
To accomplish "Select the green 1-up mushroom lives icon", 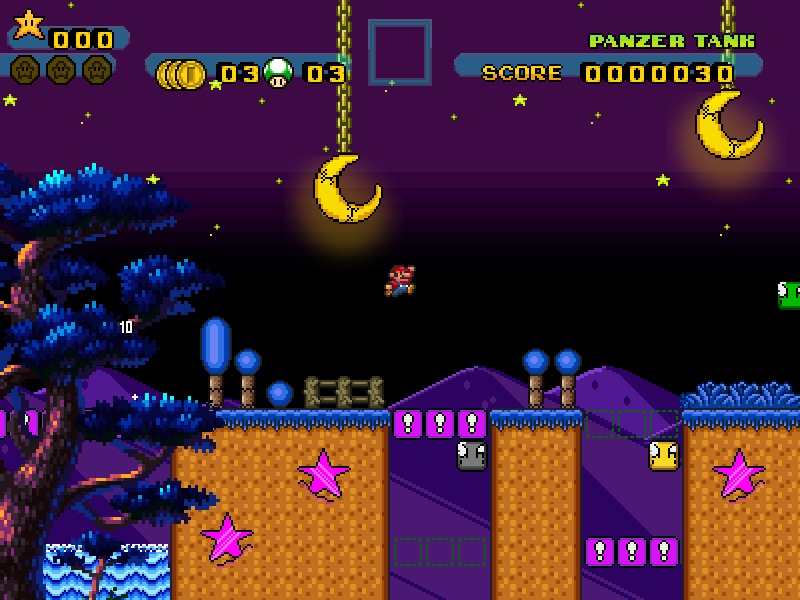I will [x=279, y=72].
